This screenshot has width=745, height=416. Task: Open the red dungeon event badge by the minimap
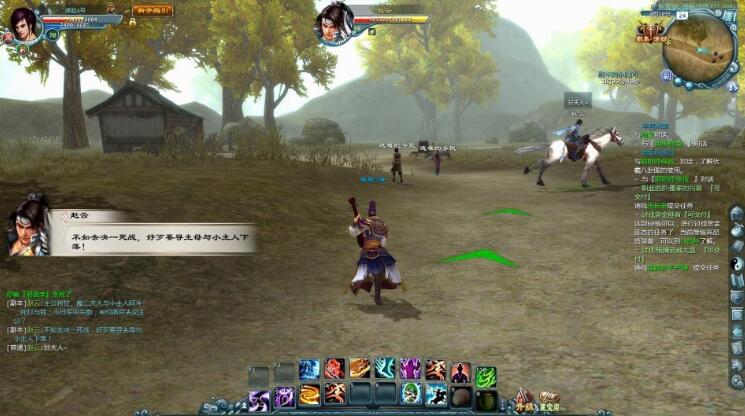click(x=652, y=35)
